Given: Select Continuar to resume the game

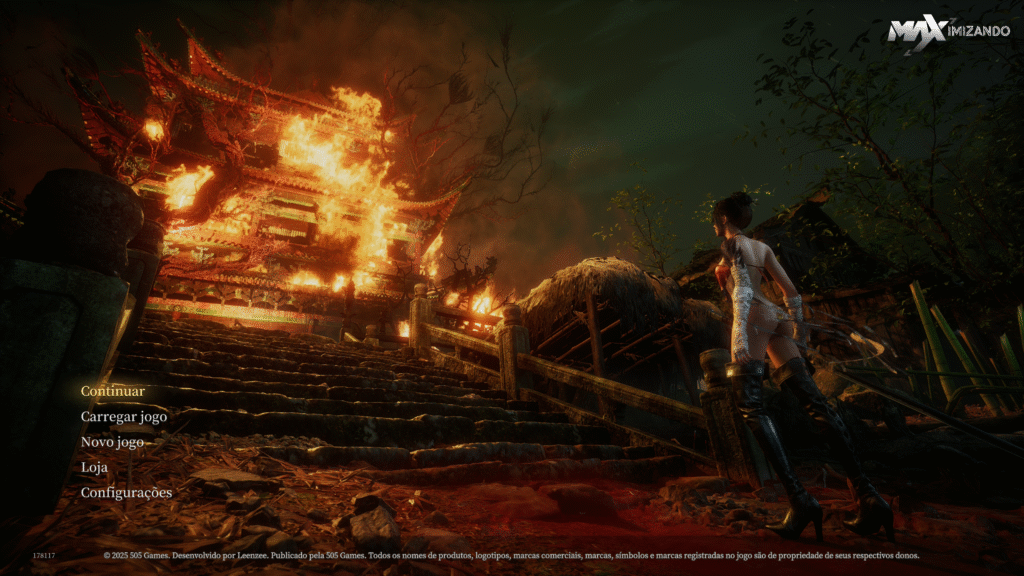Looking at the screenshot, I should (x=113, y=391).
